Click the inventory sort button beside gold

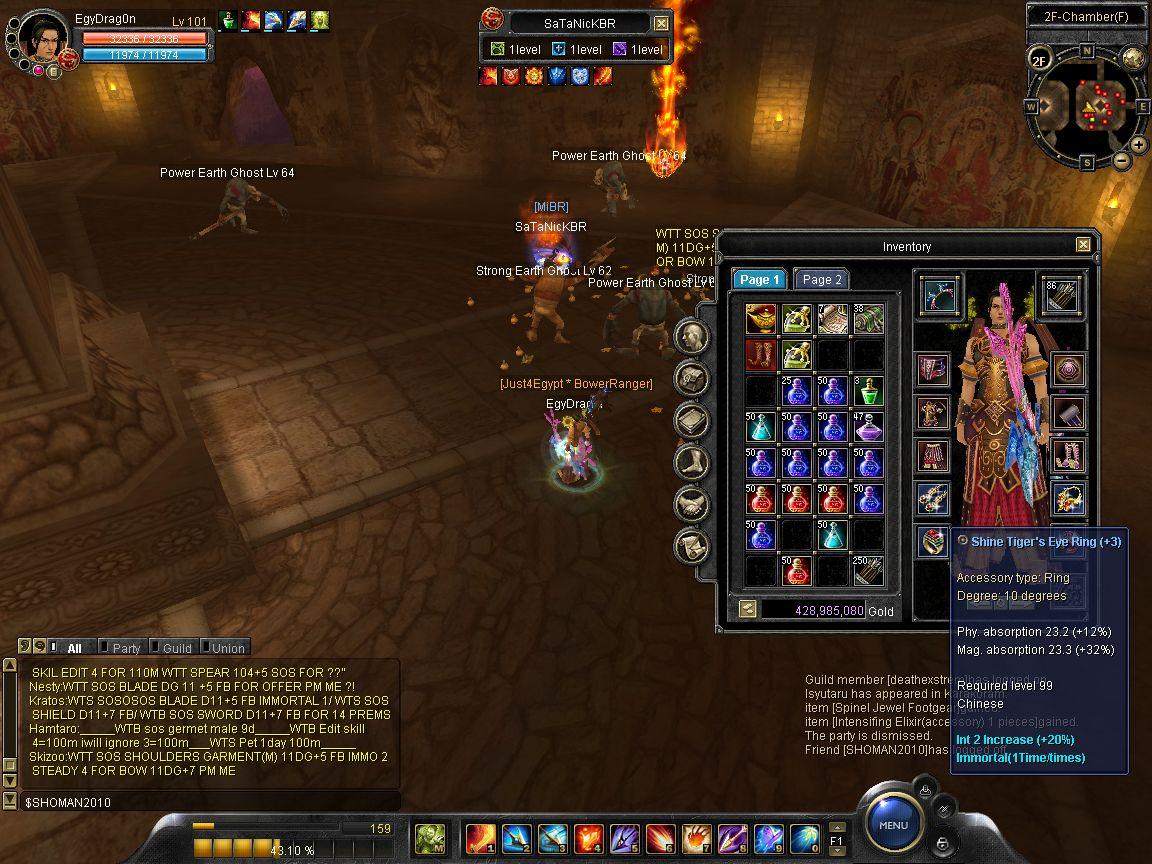747,609
